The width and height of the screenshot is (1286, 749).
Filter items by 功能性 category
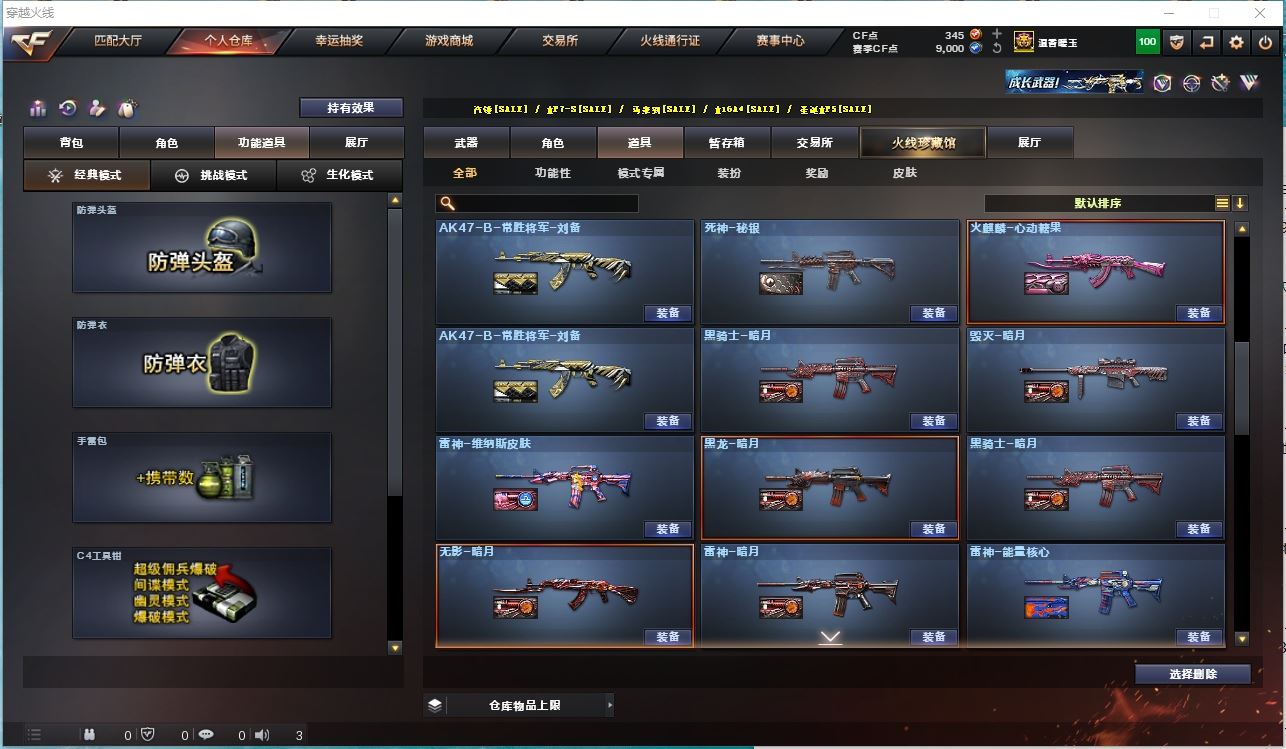(x=552, y=173)
